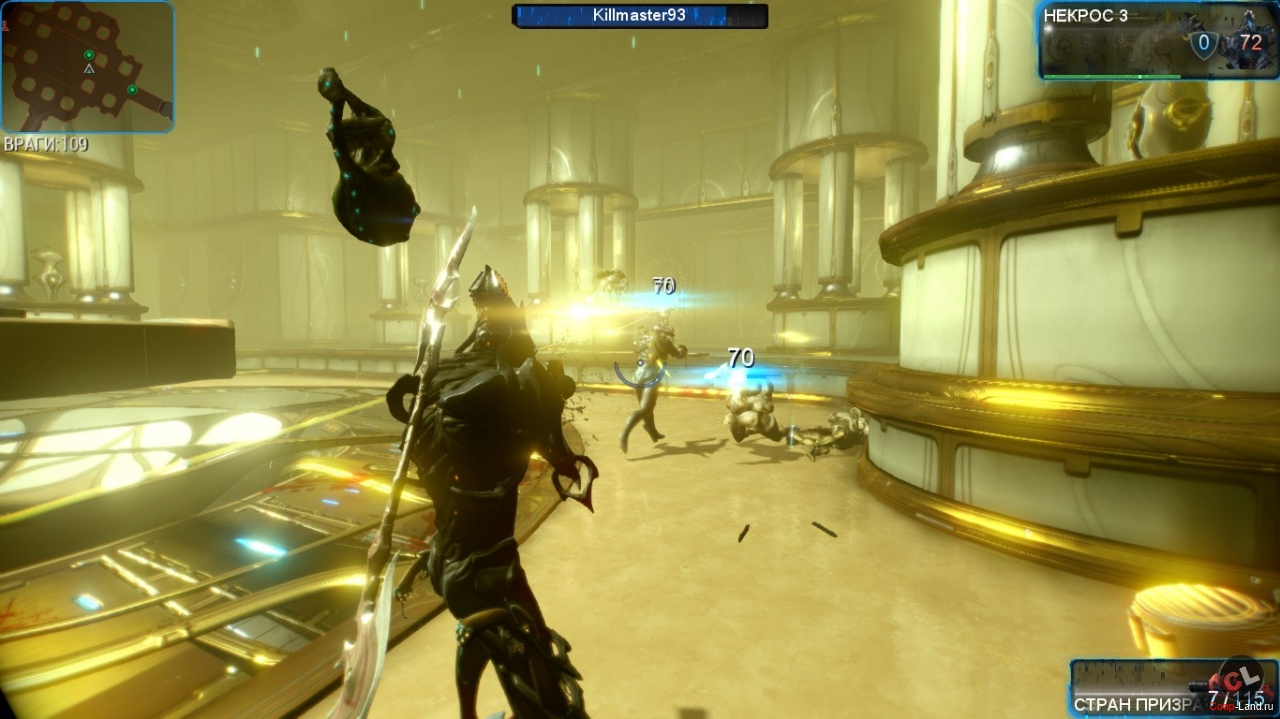1280x719 pixels.
Task: Select the player arrow marker on the minimap
Action: [89, 69]
